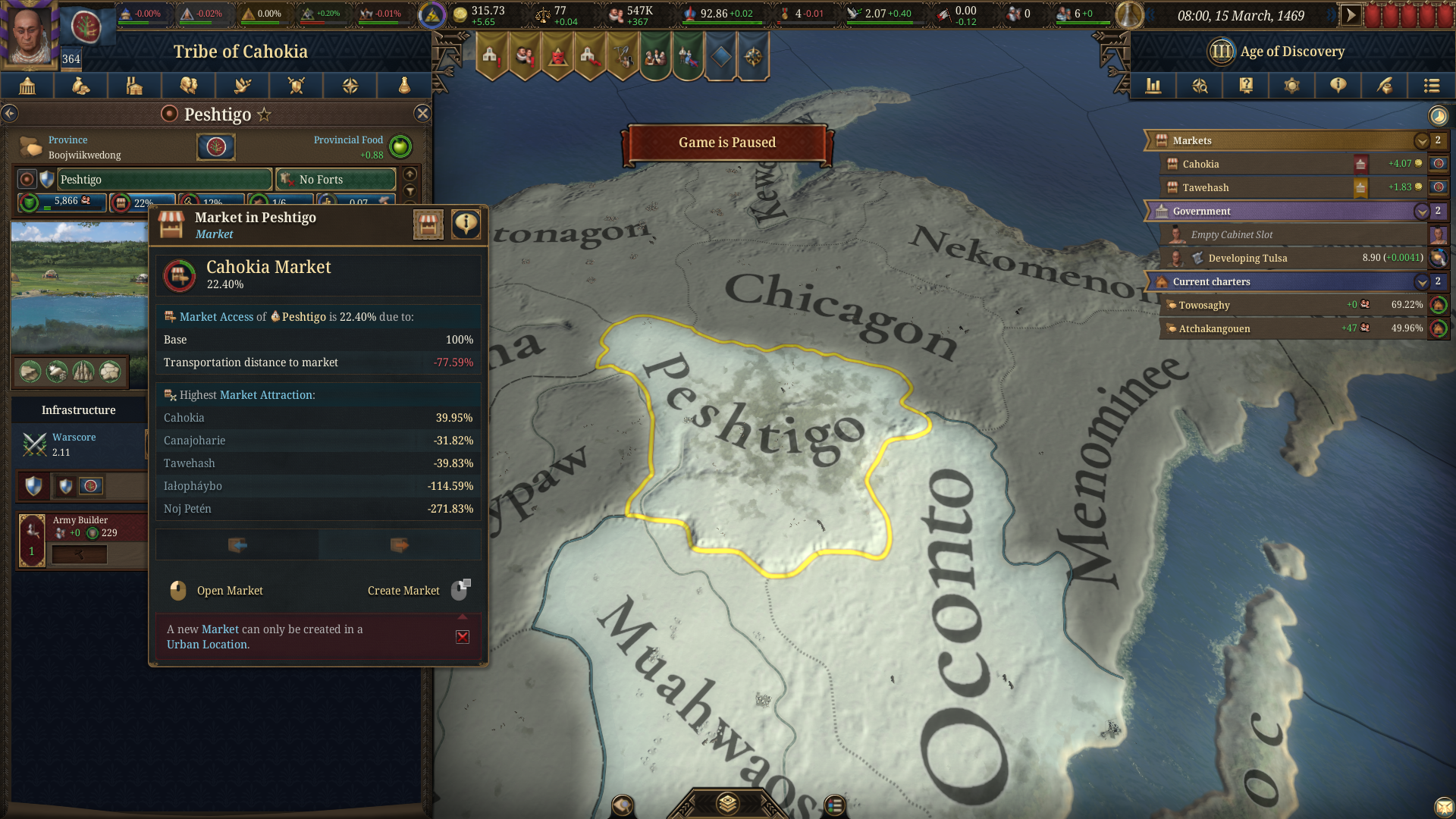Open the help book icon

1245,86
